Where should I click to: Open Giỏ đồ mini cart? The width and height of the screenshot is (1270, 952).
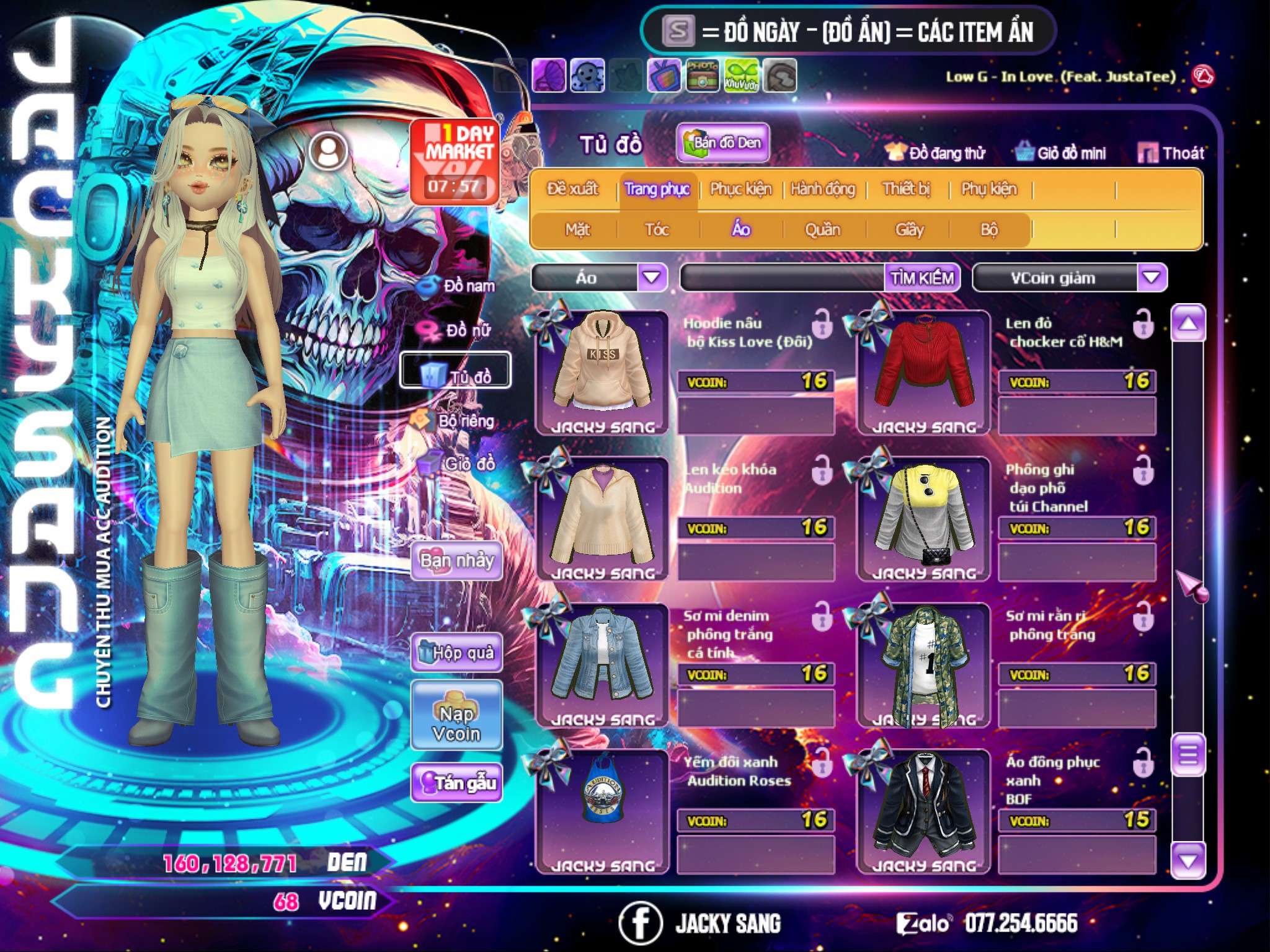tap(1060, 153)
